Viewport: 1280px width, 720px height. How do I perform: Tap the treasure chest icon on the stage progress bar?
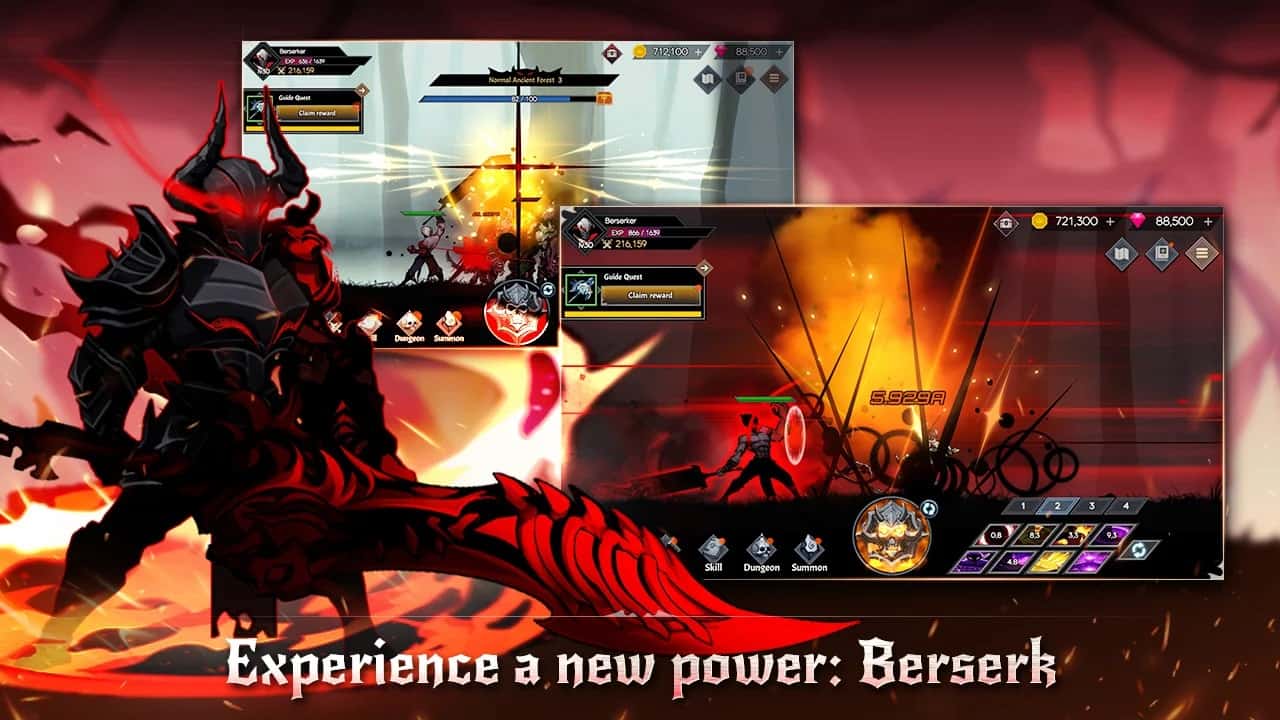click(x=605, y=97)
